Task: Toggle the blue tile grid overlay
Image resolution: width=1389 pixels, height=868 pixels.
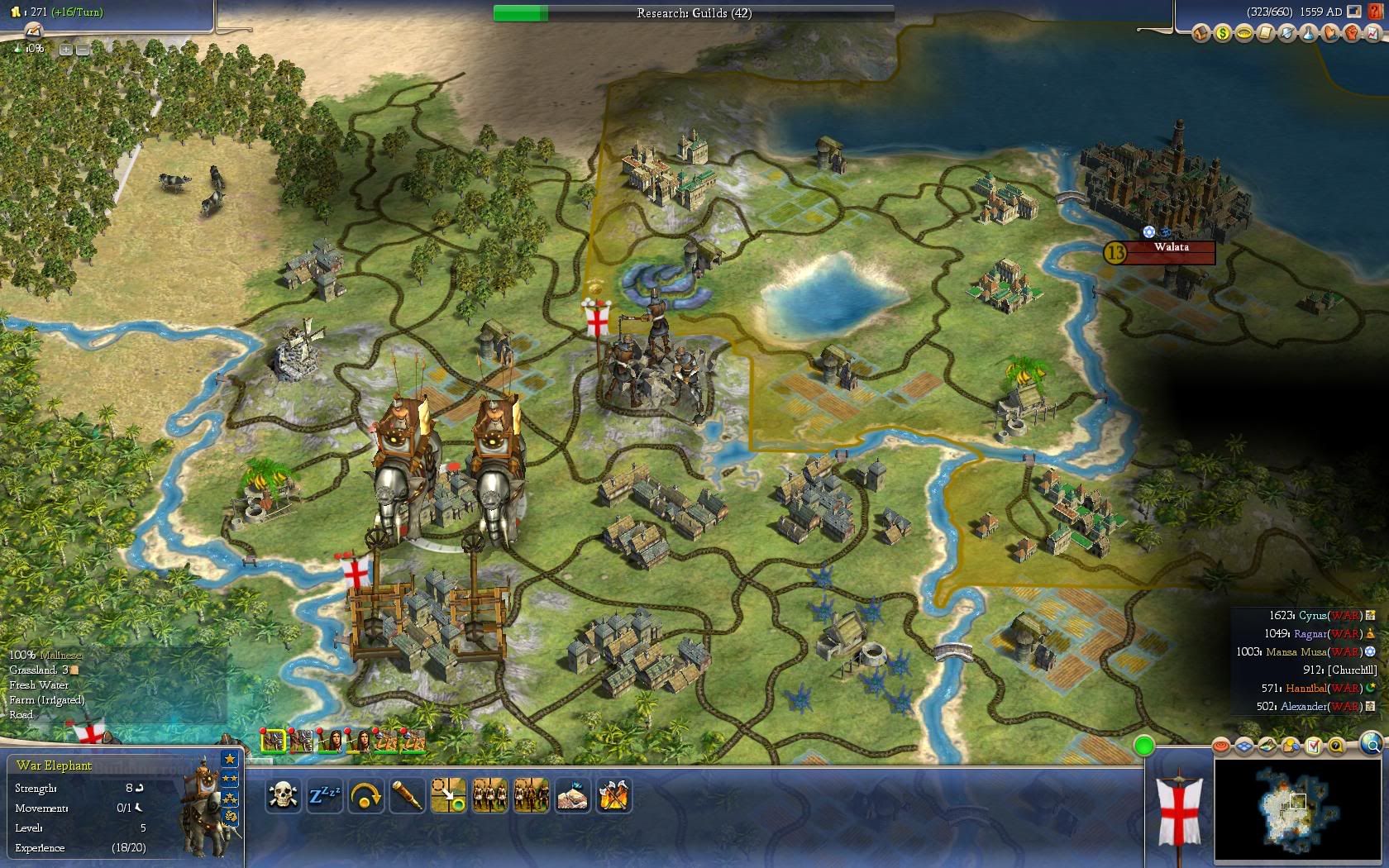Action: coord(1245,747)
